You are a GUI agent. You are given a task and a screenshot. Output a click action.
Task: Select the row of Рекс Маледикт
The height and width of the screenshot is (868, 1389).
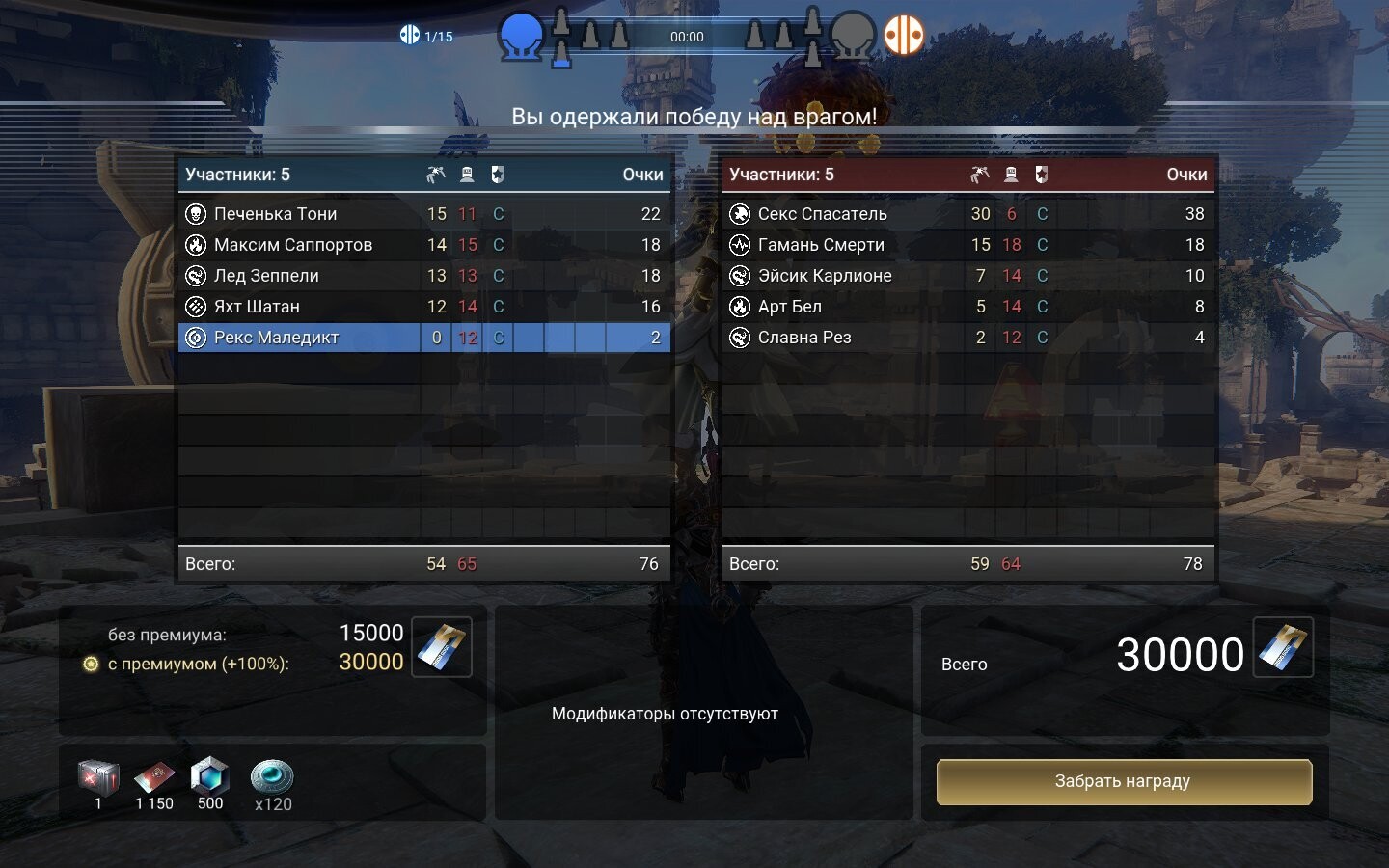point(386,338)
